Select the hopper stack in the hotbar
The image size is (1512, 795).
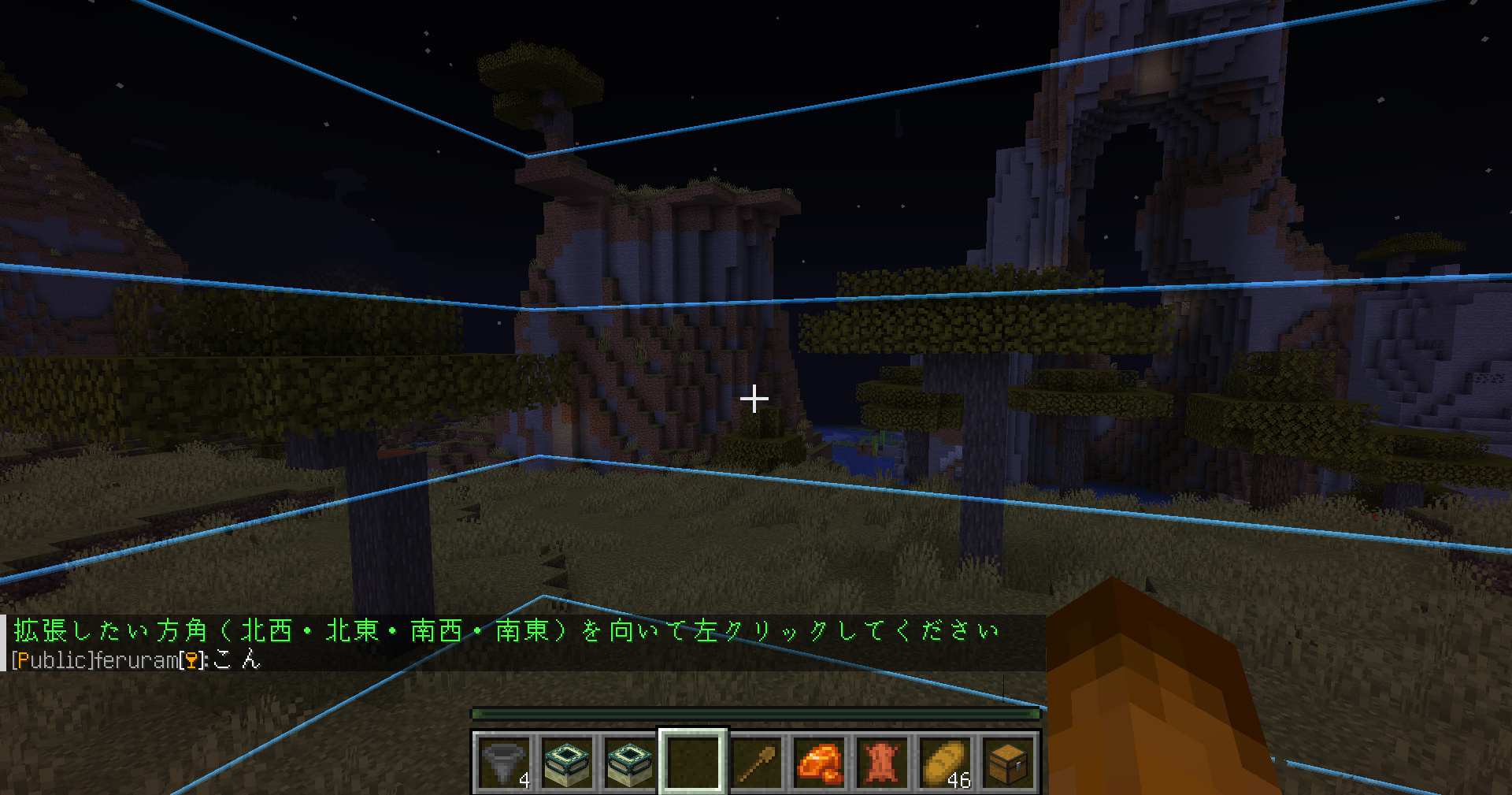pyautogui.click(x=504, y=762)
